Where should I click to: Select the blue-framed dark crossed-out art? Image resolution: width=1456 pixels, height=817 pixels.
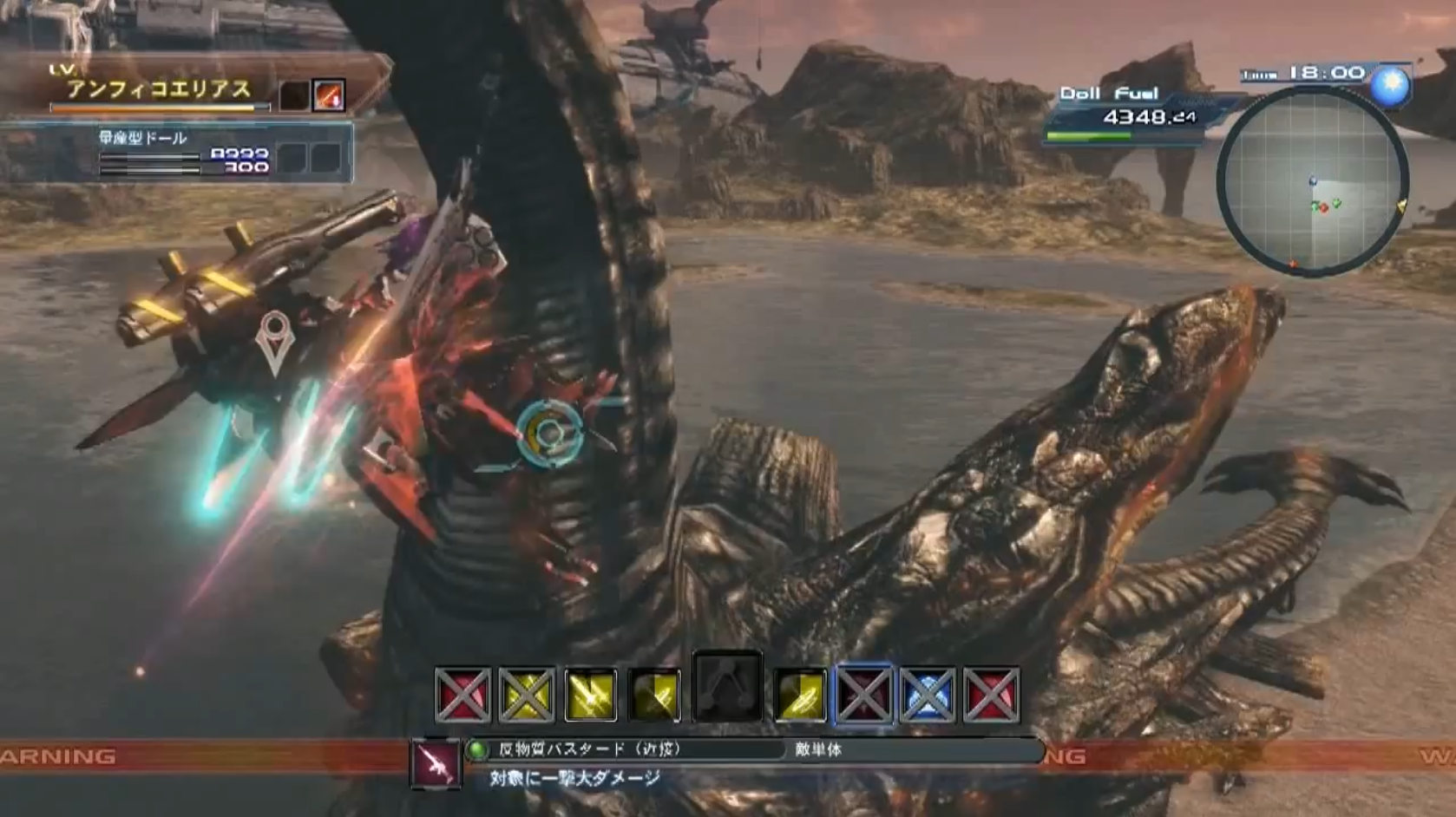[x=862, y=695]
